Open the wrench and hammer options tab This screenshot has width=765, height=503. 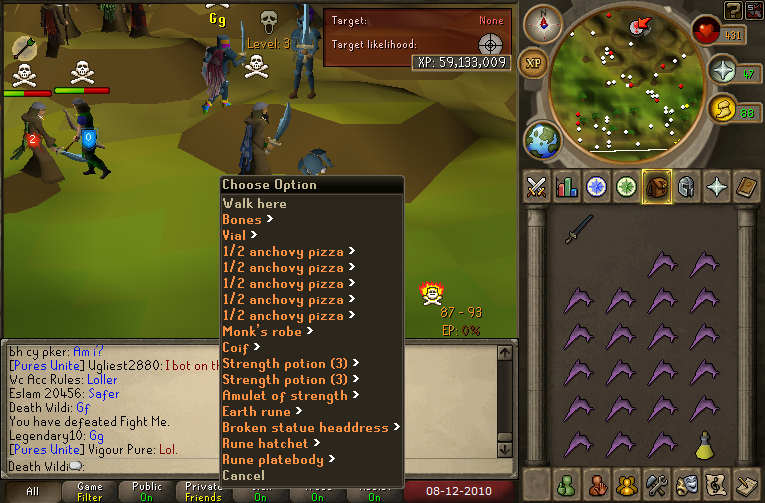[x=657, y=485]
